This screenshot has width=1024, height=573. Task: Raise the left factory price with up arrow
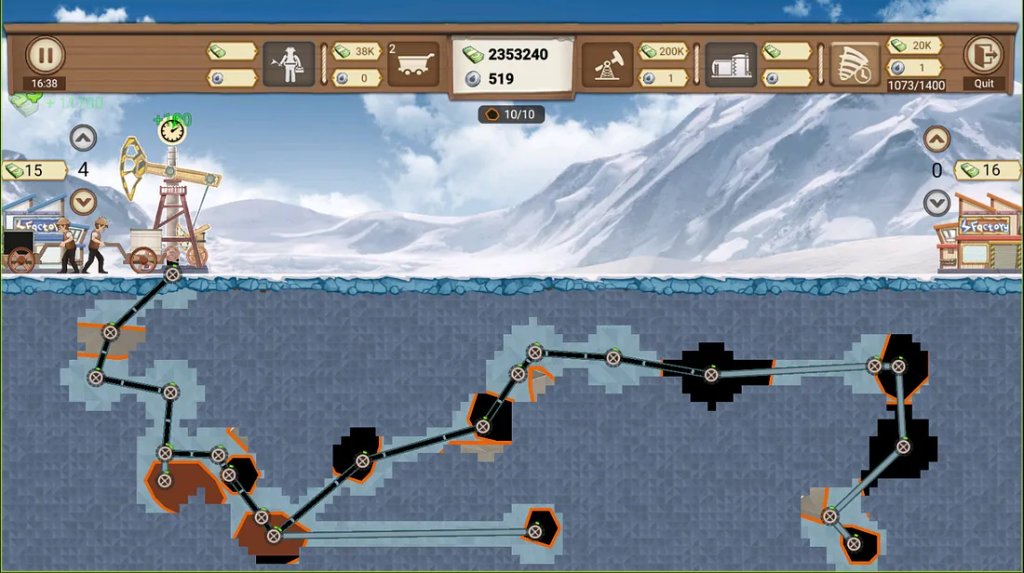pyautogui.click(x=83, y=138)
